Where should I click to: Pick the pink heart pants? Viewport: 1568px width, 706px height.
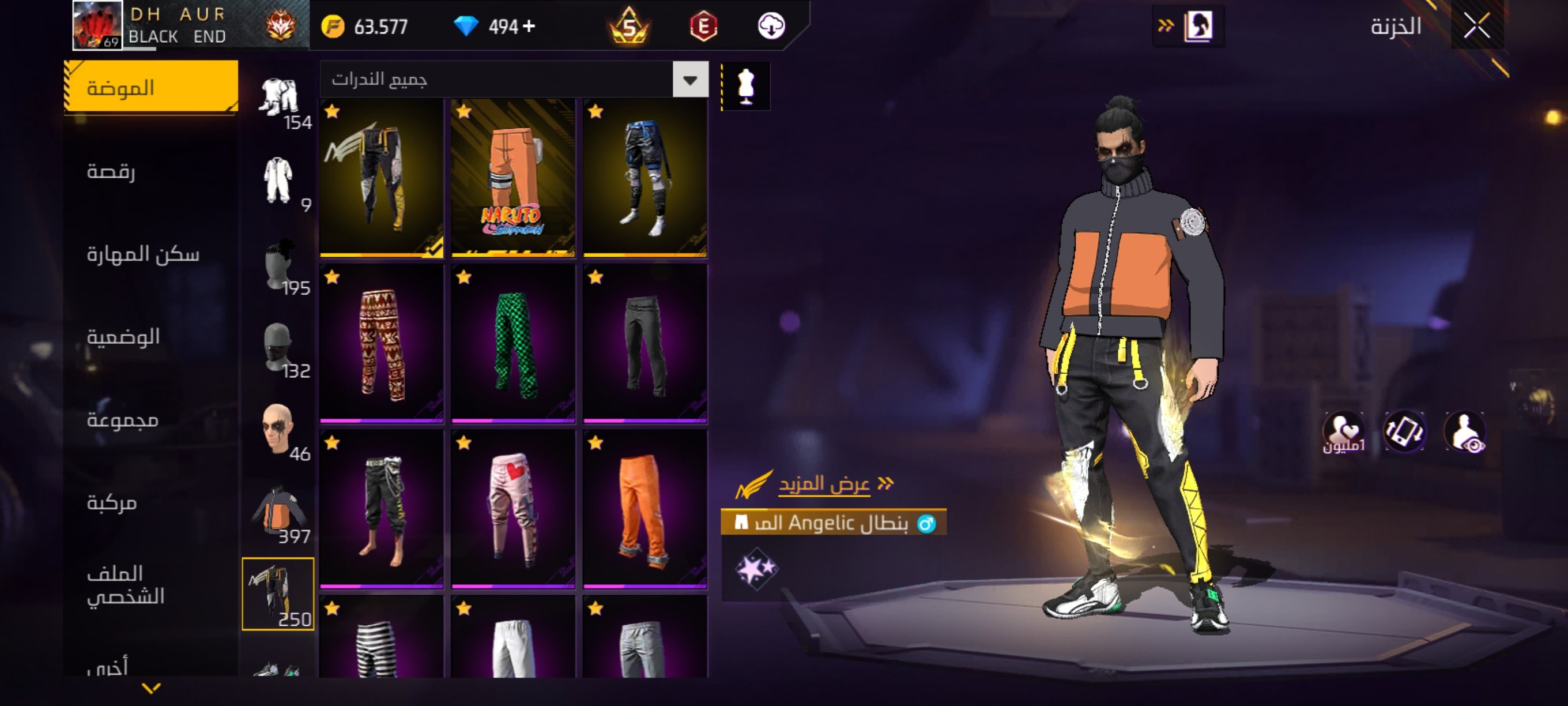coord(513,509)
